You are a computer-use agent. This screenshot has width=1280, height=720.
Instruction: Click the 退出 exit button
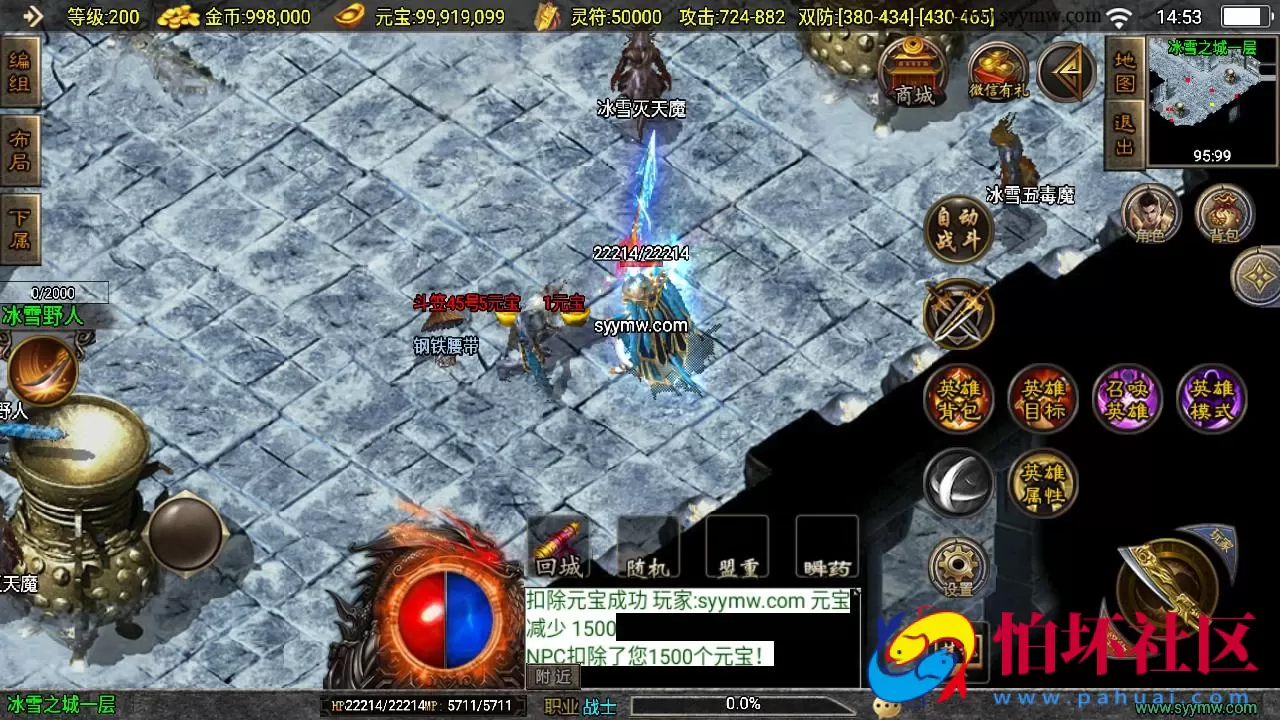[1125, 134]
